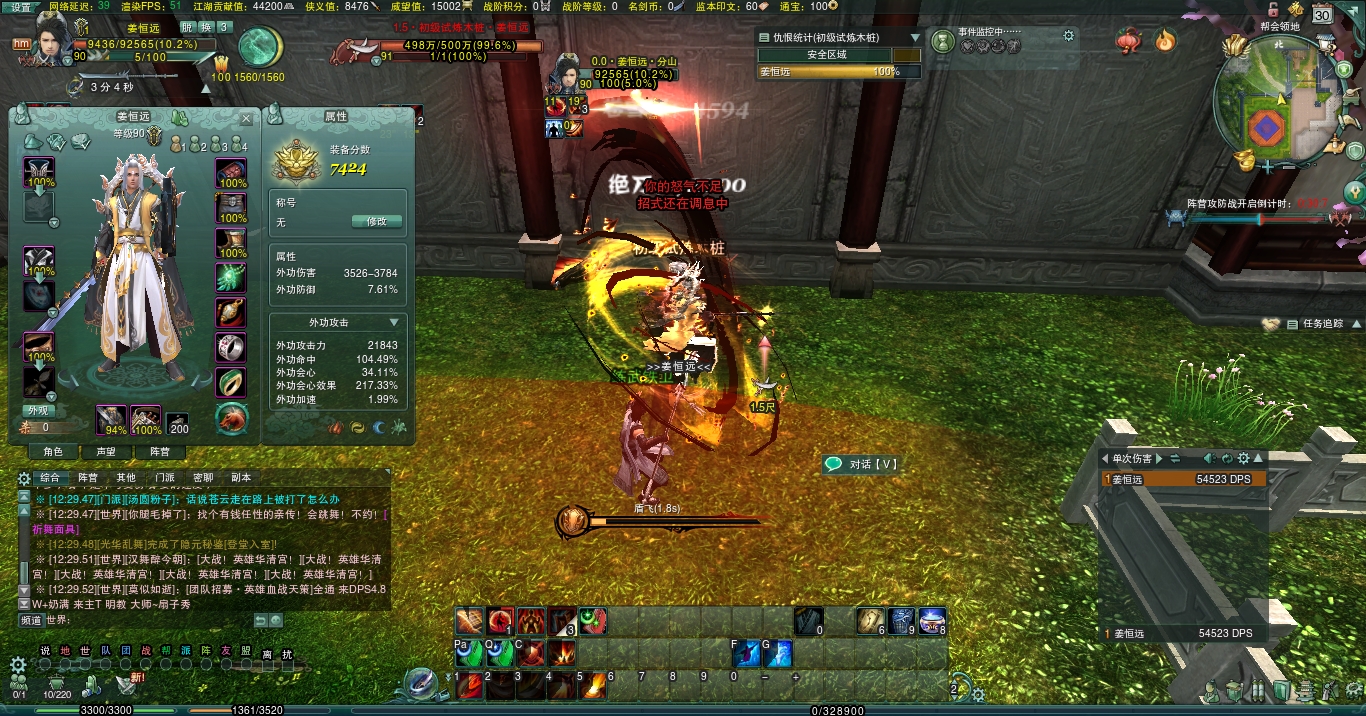Screen dimensions: 1366x716
Task: Open the 密聊 private chat tab
Action: (x=203, y=478)
